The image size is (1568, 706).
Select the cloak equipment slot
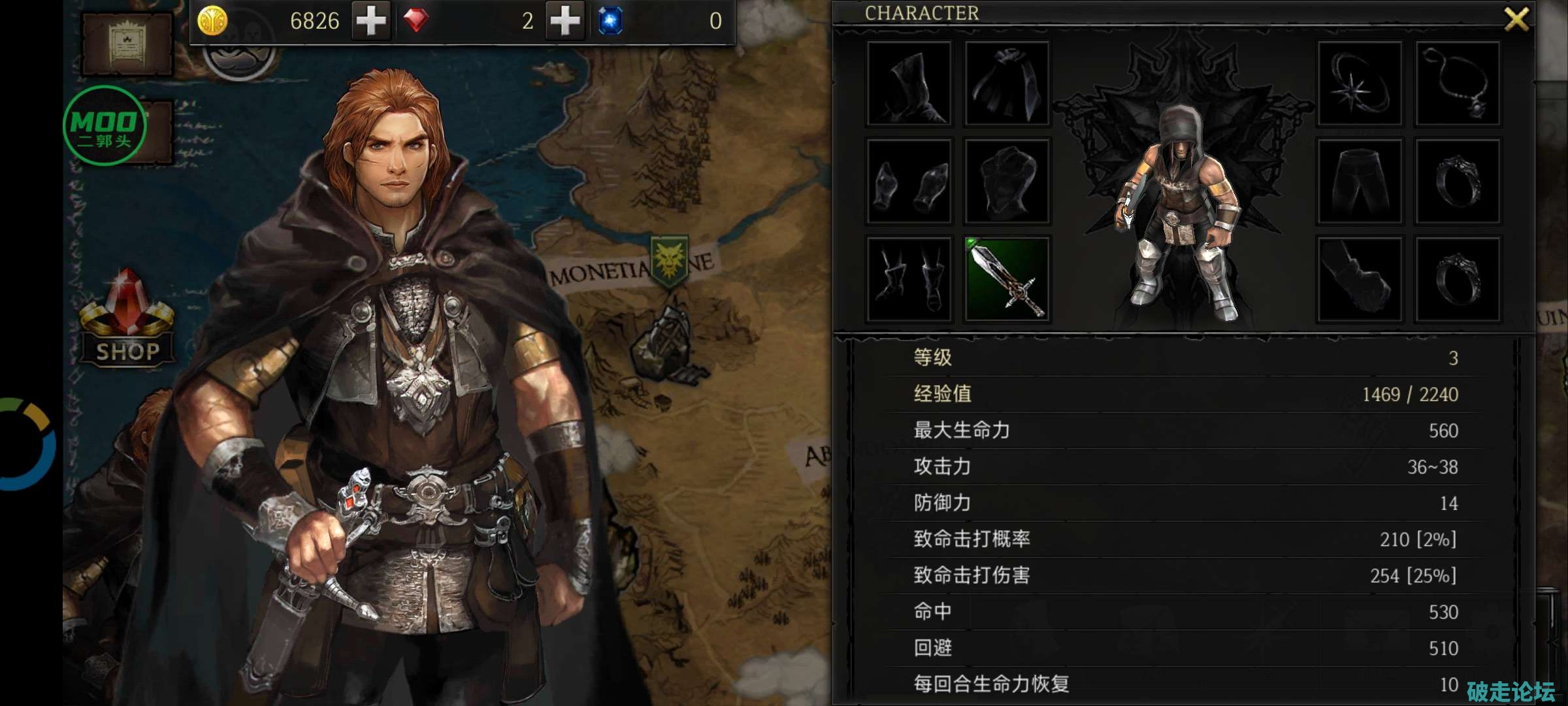[1007, 84]
